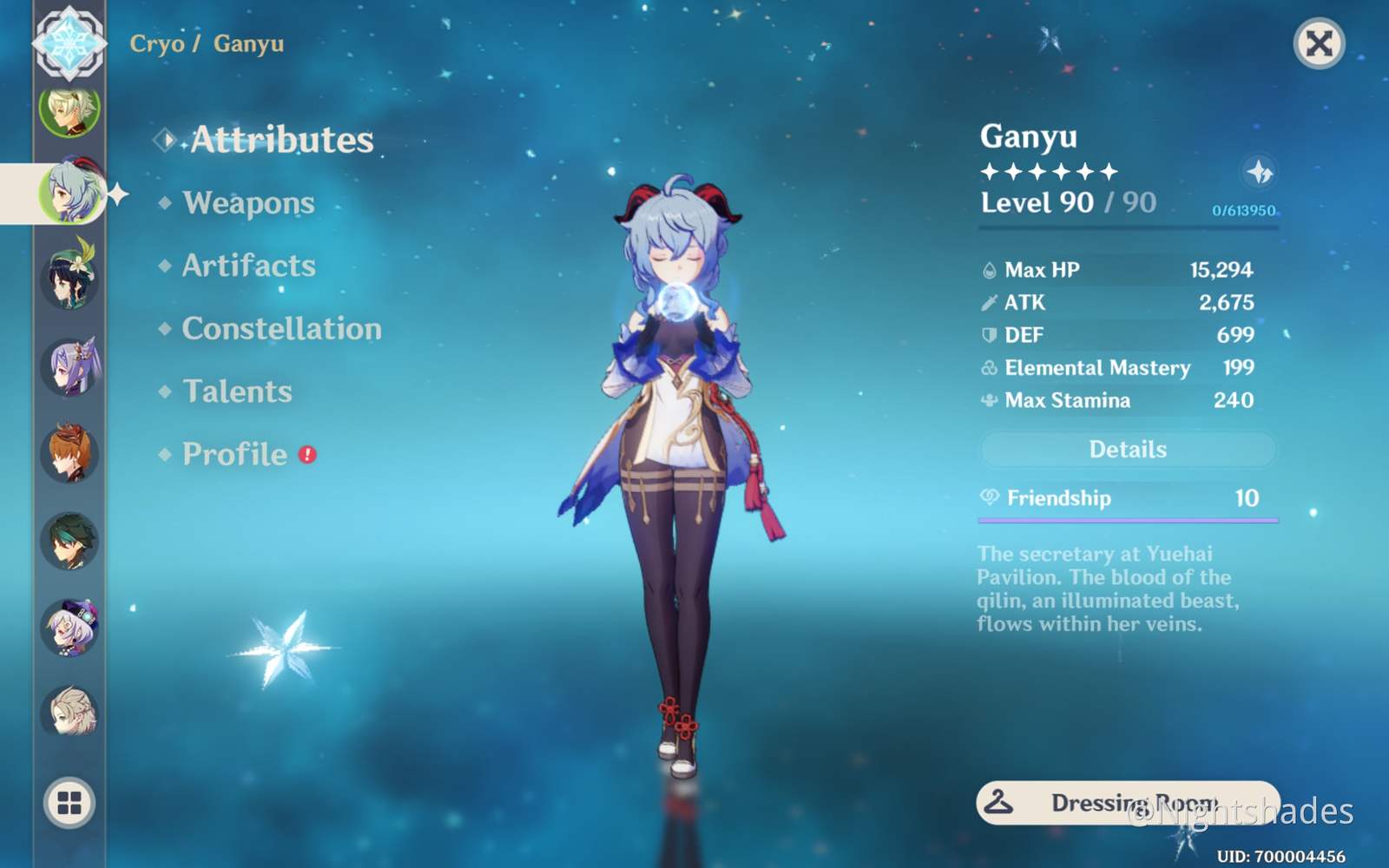1389x868 pixels.
Task: Click the wings icon beside the EXP counter
Action: 1261,172
